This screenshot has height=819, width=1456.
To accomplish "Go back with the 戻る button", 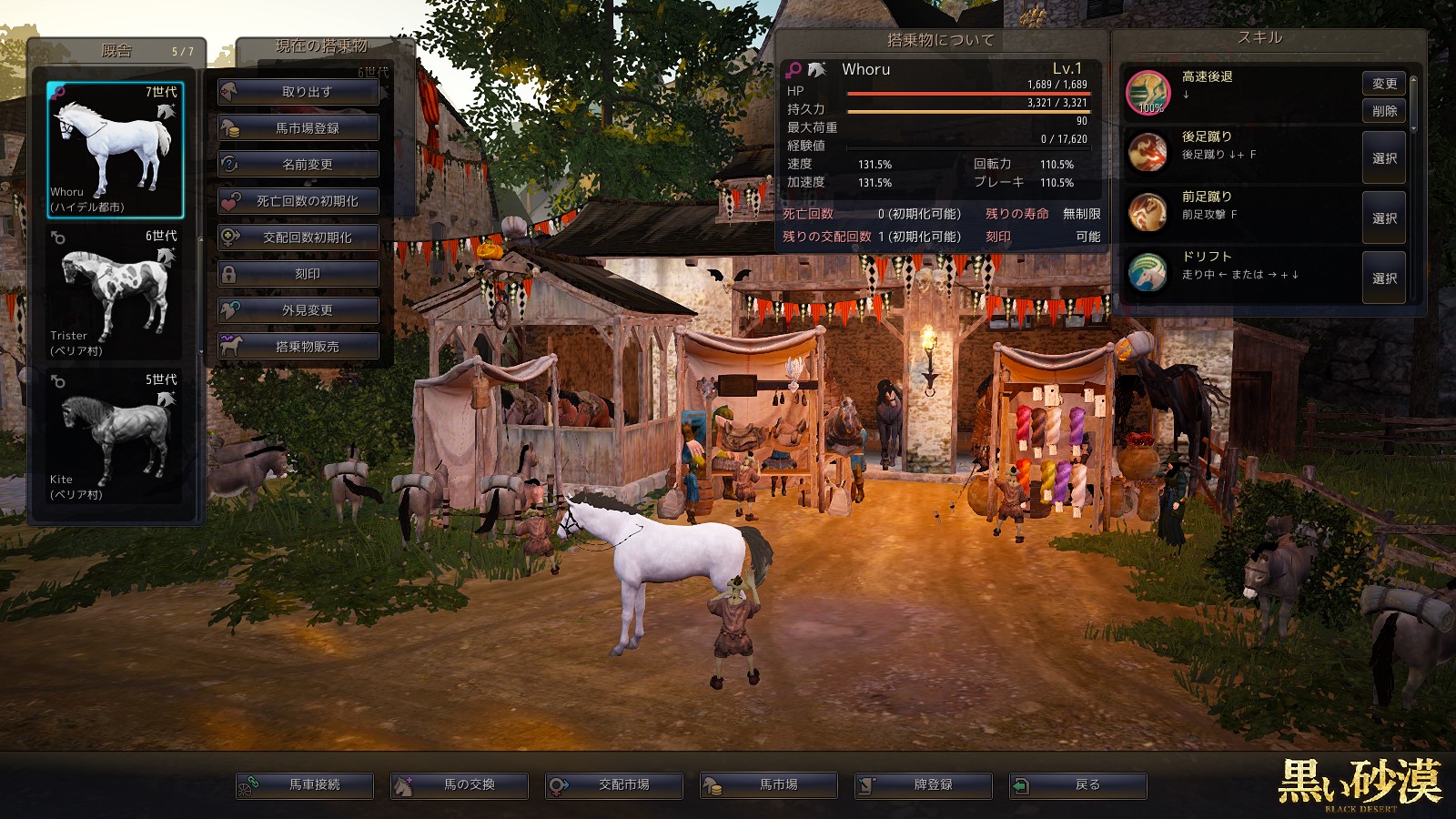I will point(1078,785).
